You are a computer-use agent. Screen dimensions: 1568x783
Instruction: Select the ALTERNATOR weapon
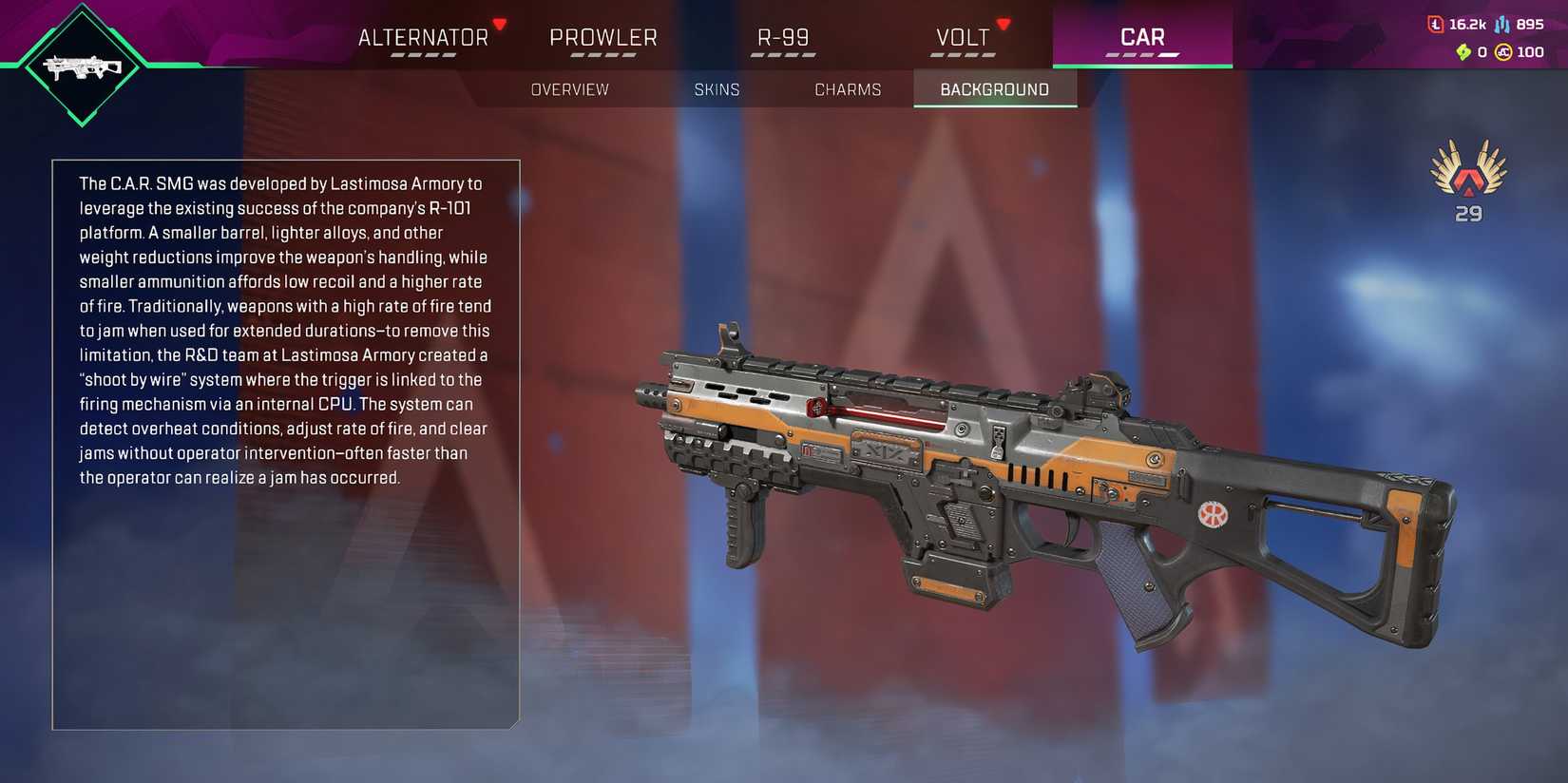tap(421, 37)
